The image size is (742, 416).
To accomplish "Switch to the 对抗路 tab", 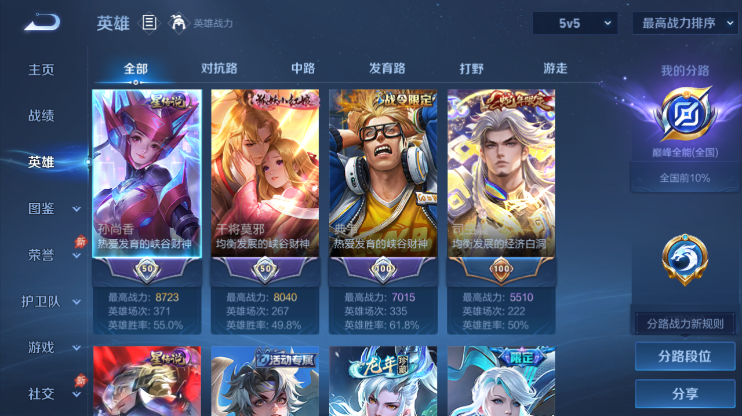I will tap(219, 69).
